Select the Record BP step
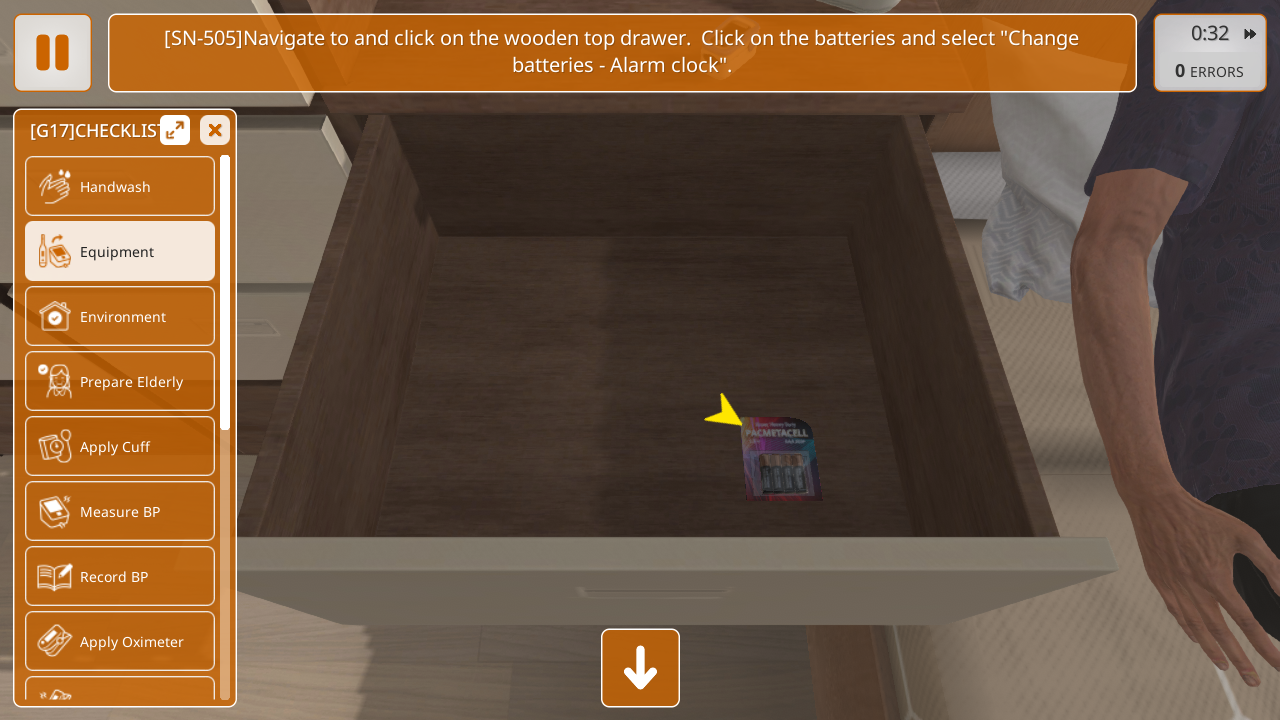1280x720 pixels. coord(120,577)
